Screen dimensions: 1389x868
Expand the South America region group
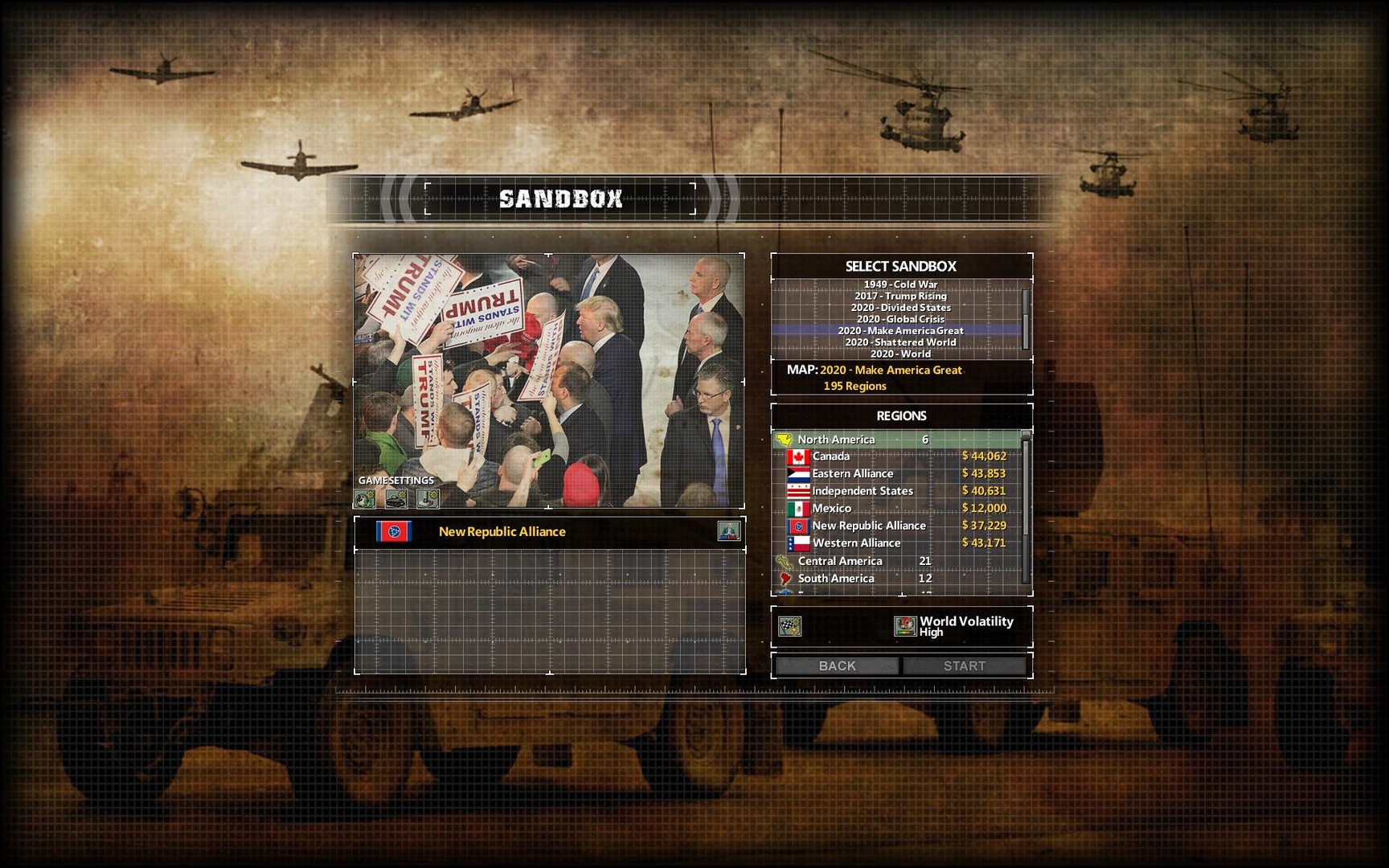click(836, 578)
